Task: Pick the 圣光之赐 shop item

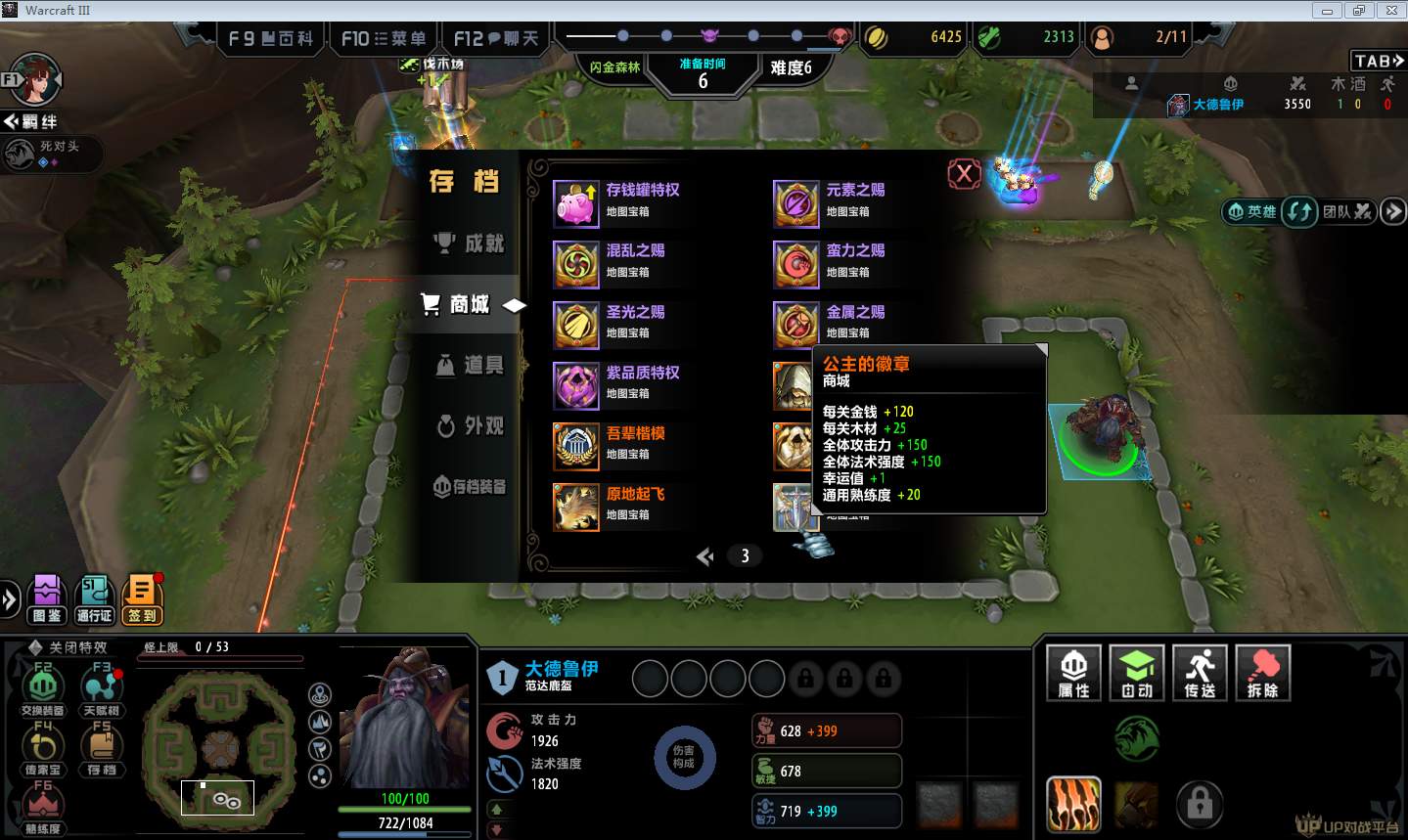Action: (x=576, y=325)
